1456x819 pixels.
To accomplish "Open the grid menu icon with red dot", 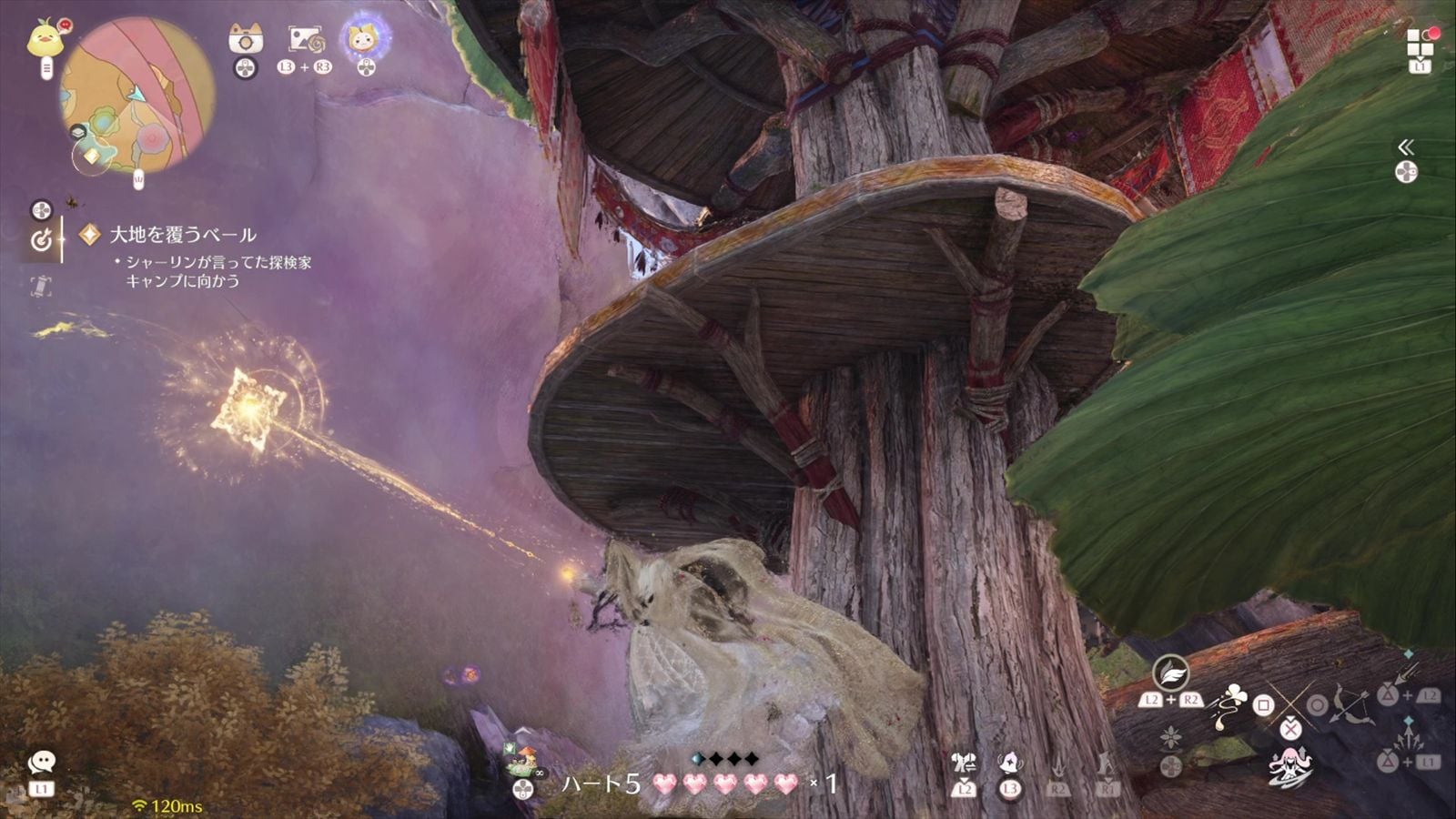I will tap(1420, 42).
